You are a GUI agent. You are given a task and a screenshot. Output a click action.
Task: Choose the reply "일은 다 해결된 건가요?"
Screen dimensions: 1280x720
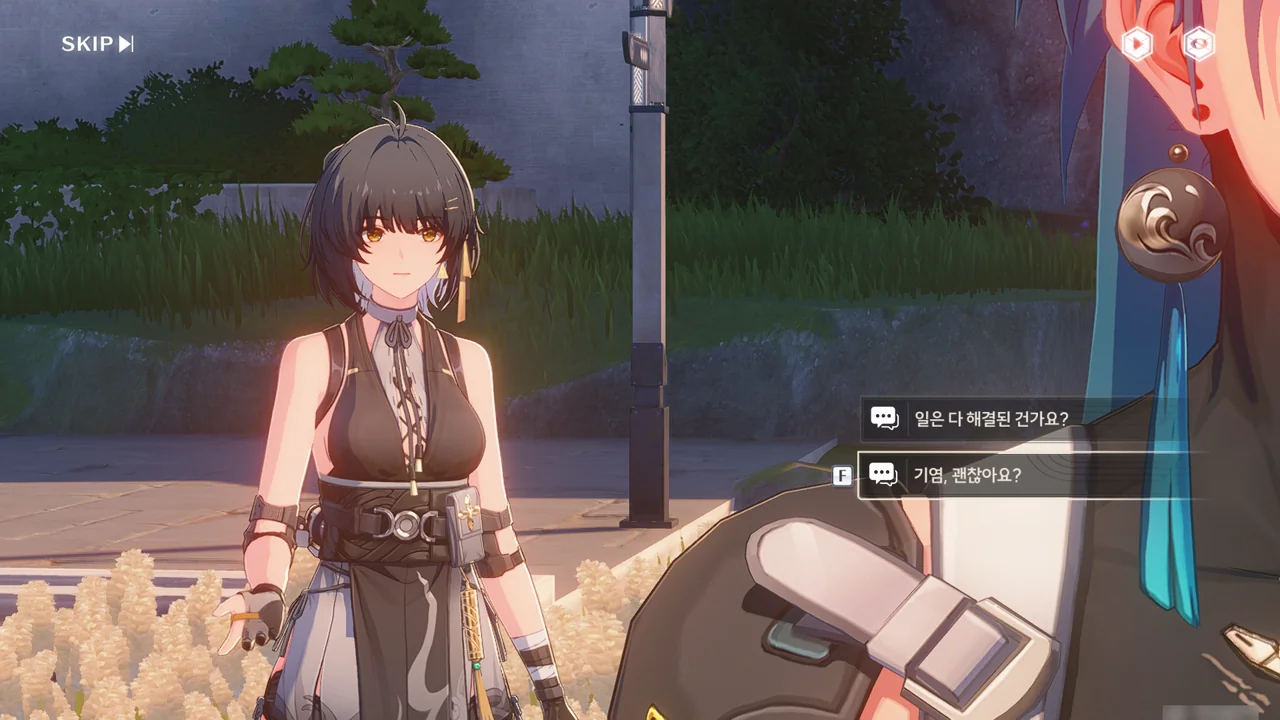coord(990,418)
